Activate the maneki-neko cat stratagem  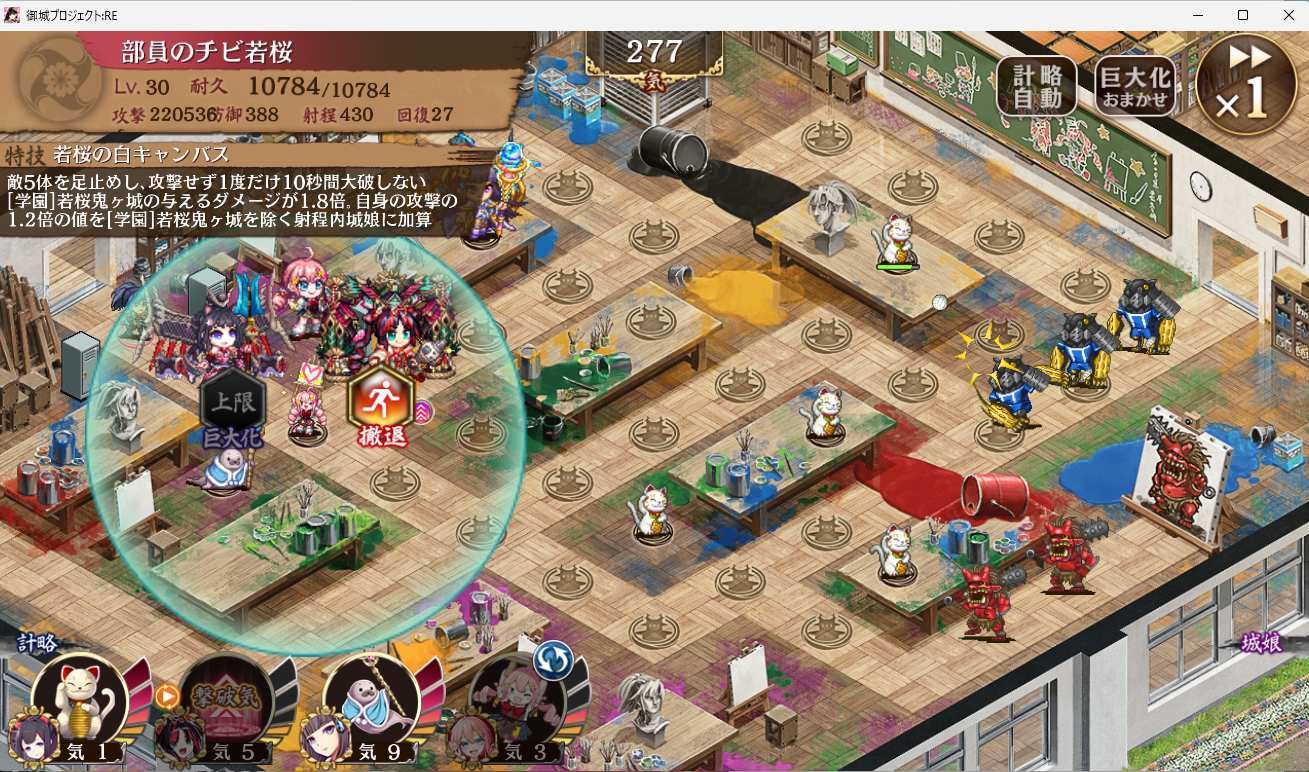(x=80, y=699)
